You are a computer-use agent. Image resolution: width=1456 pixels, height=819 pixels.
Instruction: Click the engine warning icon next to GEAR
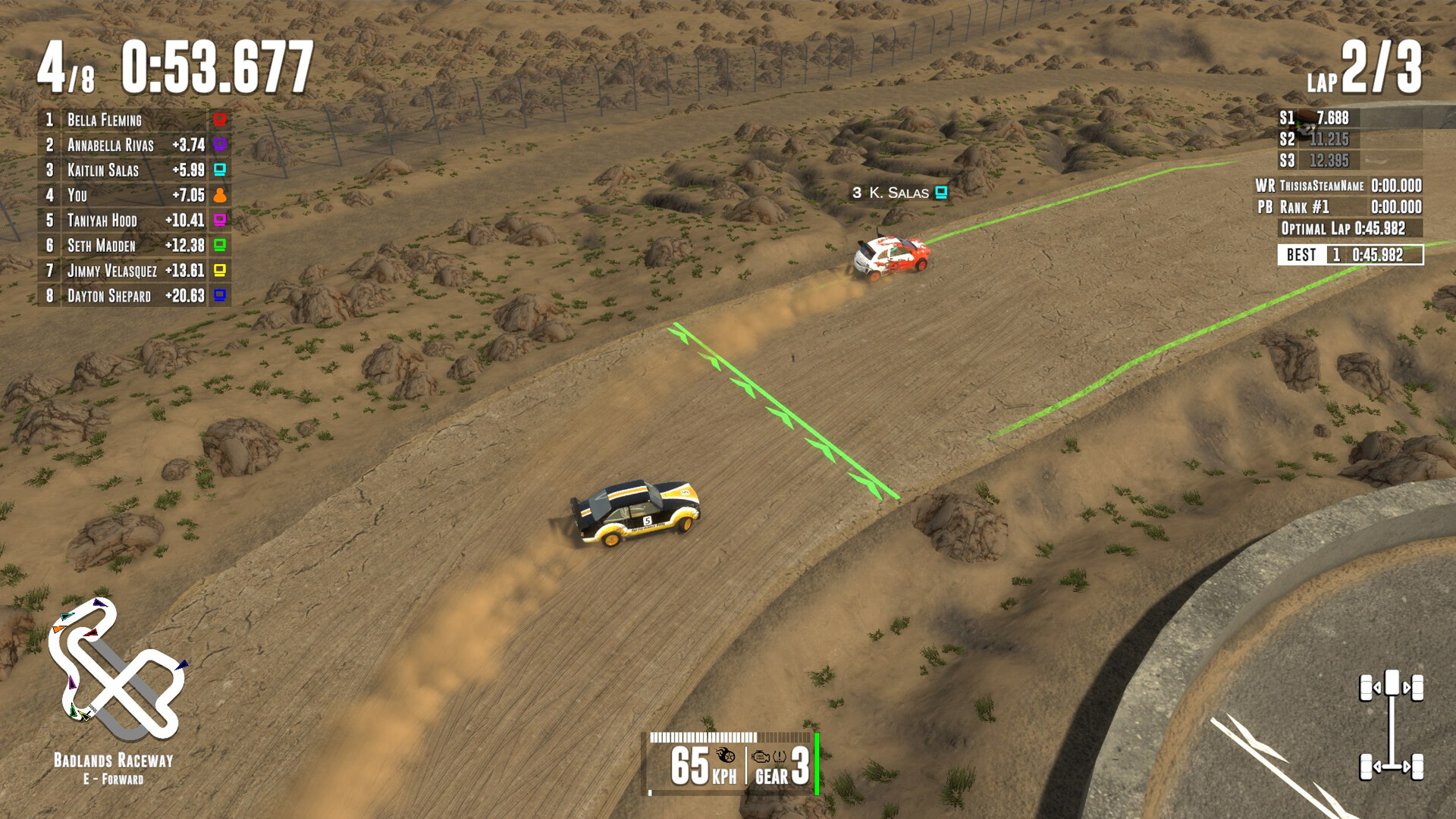pos(760,755)
